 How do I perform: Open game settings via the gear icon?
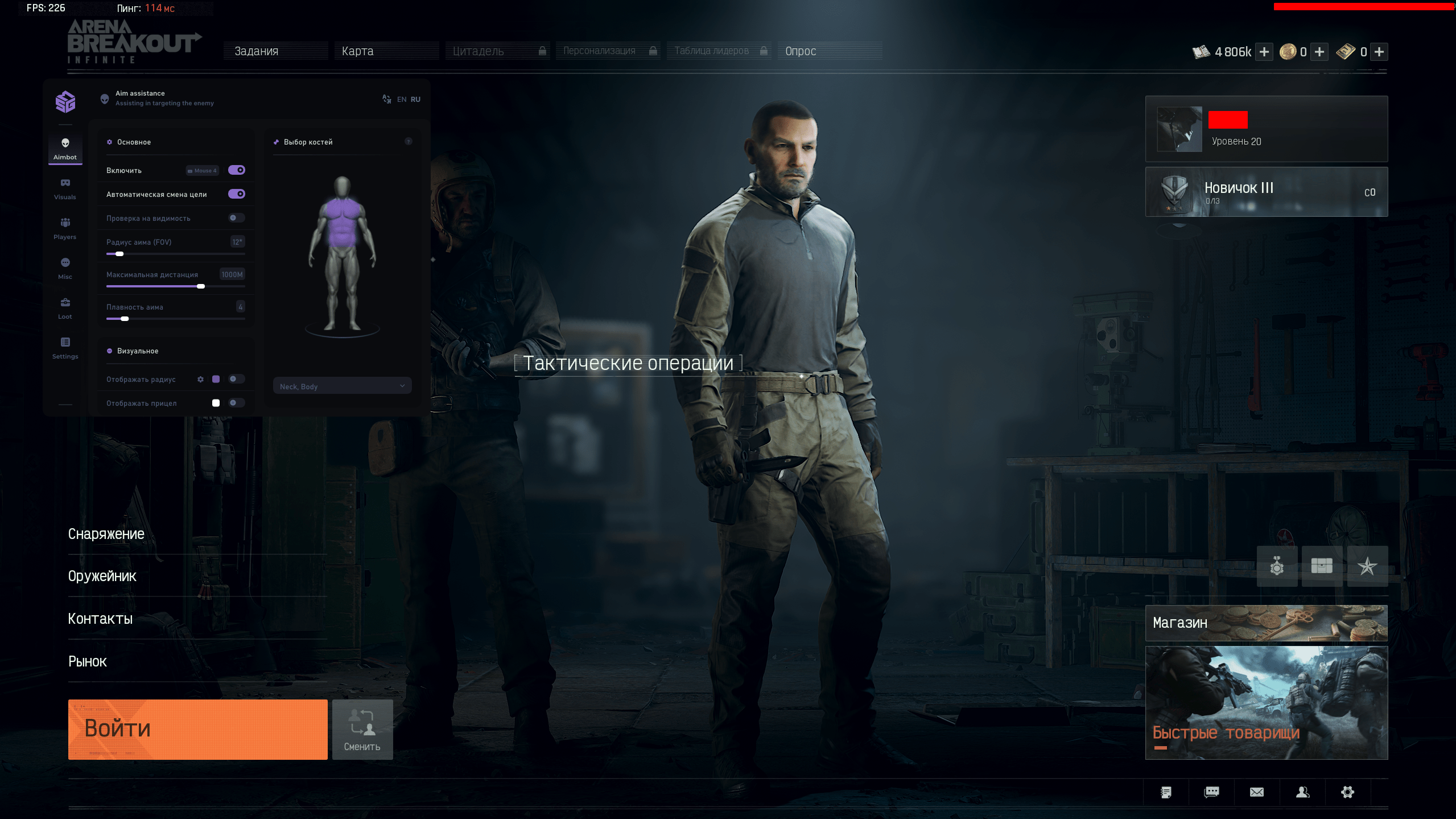(x=1348, y=792)
